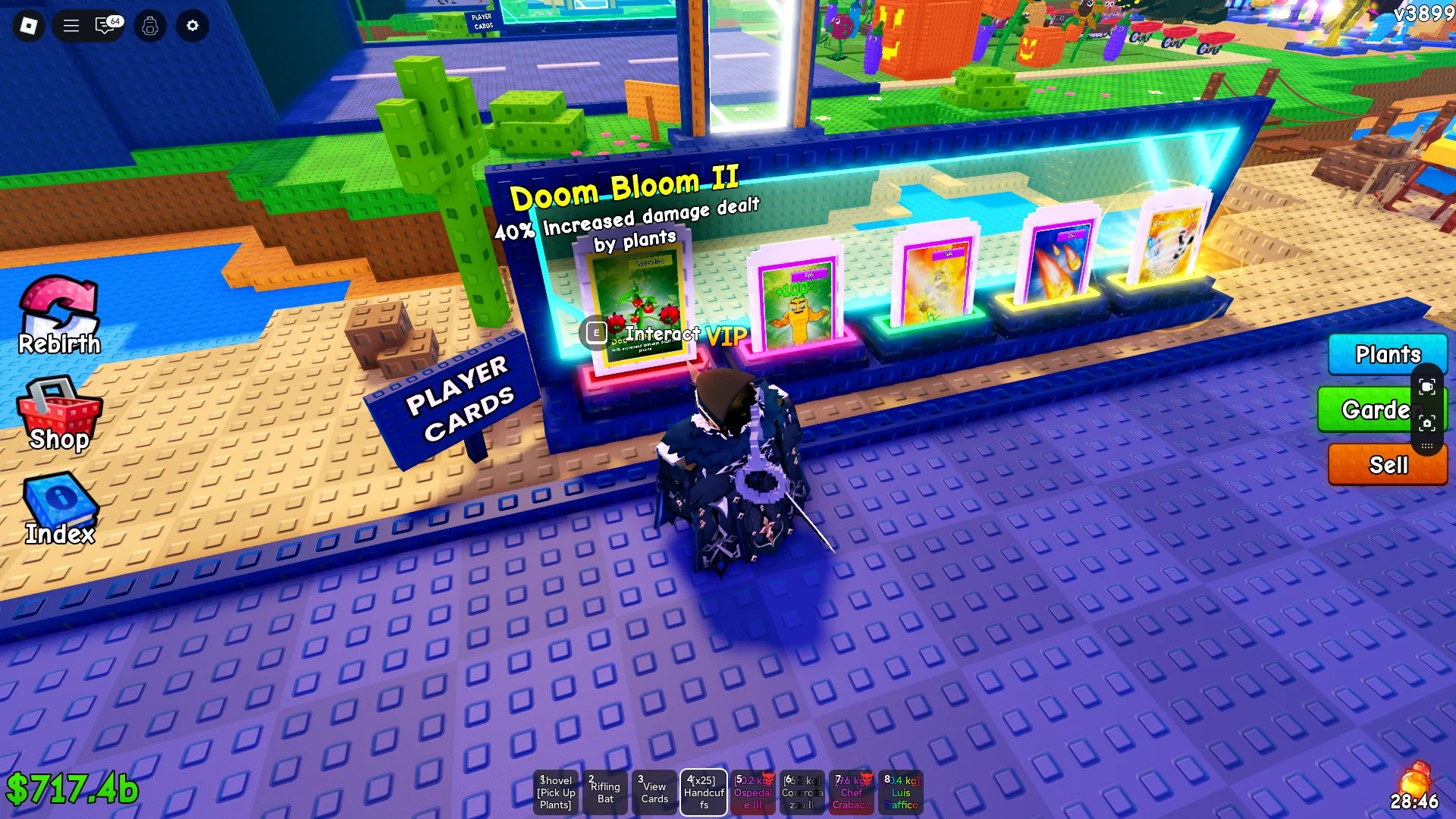Open the Roblox inventory backpack

(149, 26)
